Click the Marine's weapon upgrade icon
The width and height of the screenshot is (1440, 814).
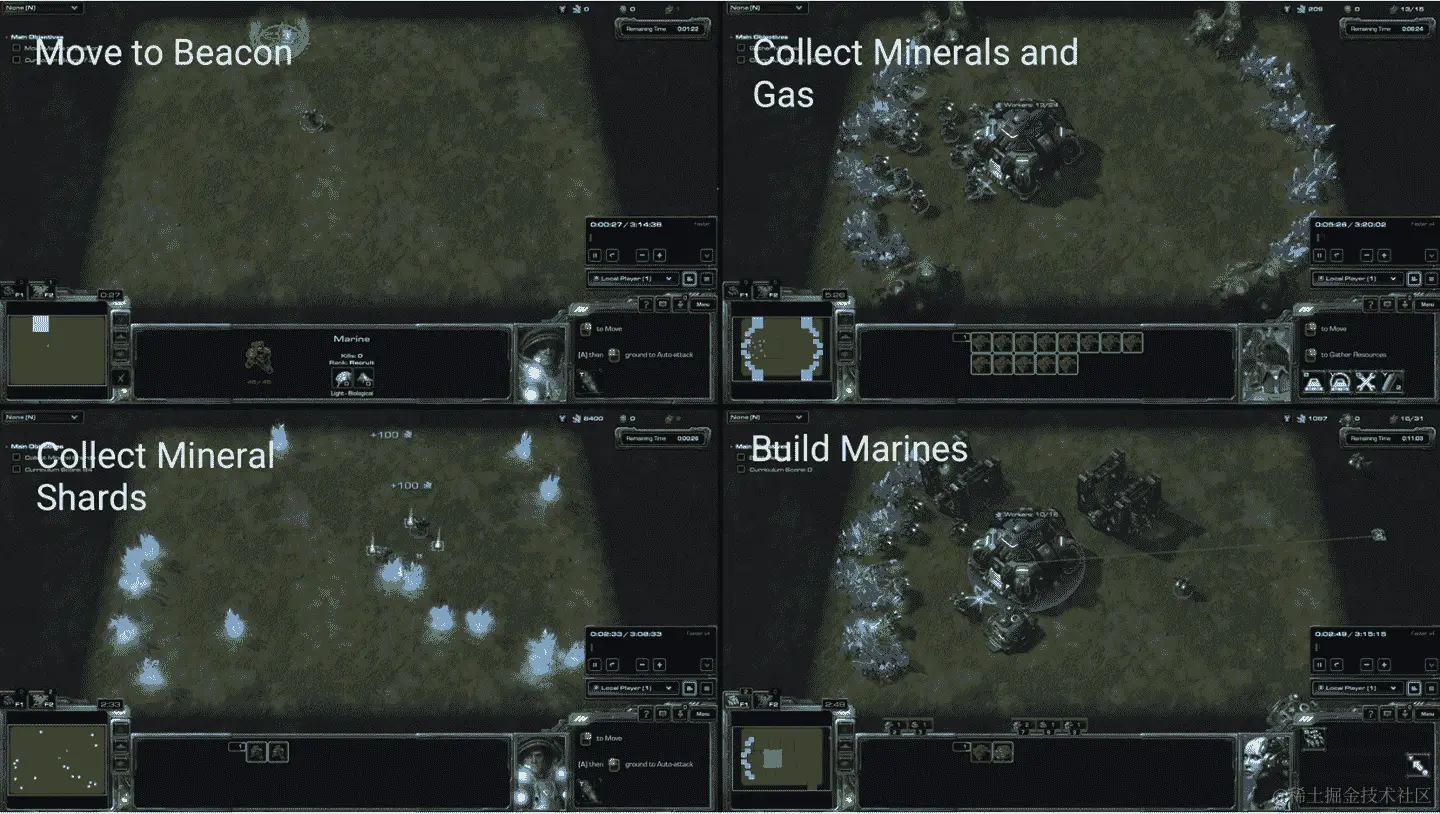[x=342, y=377]
